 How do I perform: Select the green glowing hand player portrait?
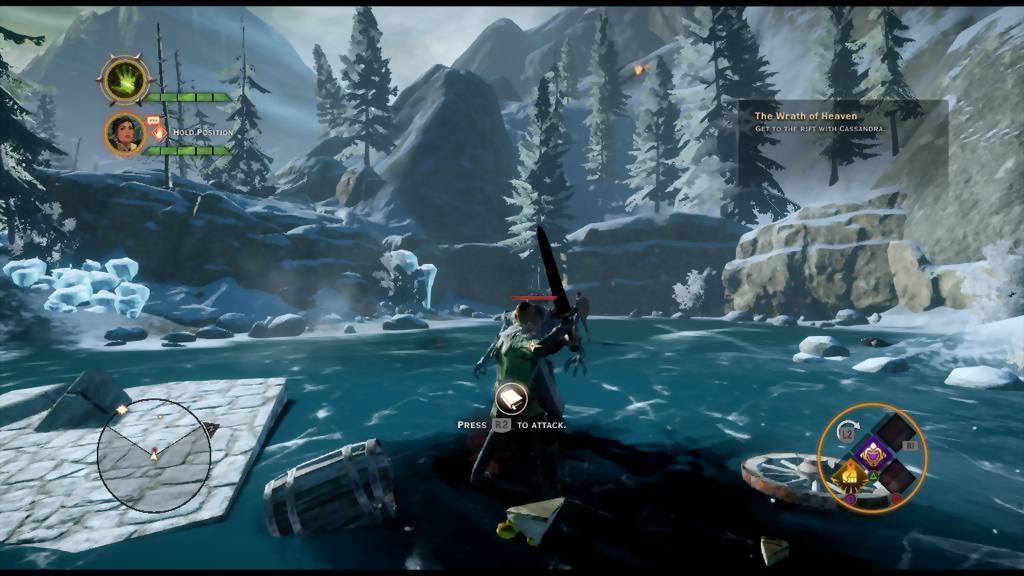click(x=126, y=80)
